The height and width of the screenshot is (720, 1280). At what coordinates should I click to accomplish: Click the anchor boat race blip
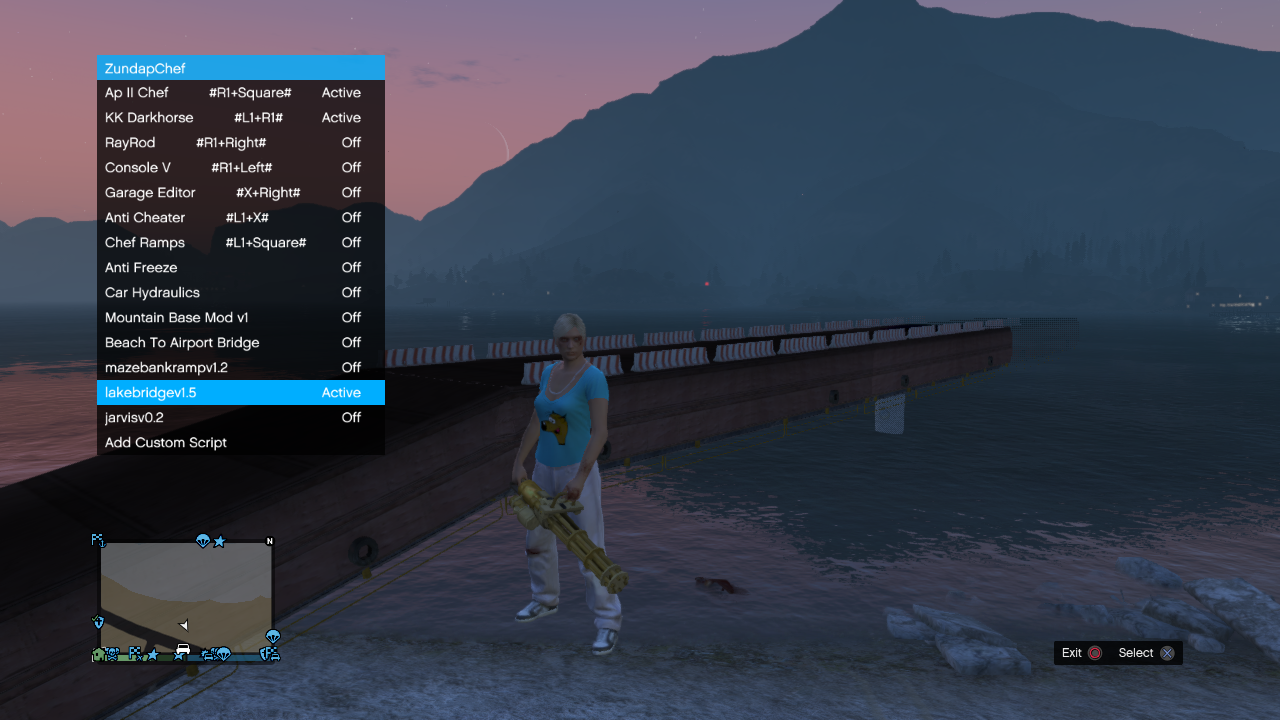pos(102,544)
